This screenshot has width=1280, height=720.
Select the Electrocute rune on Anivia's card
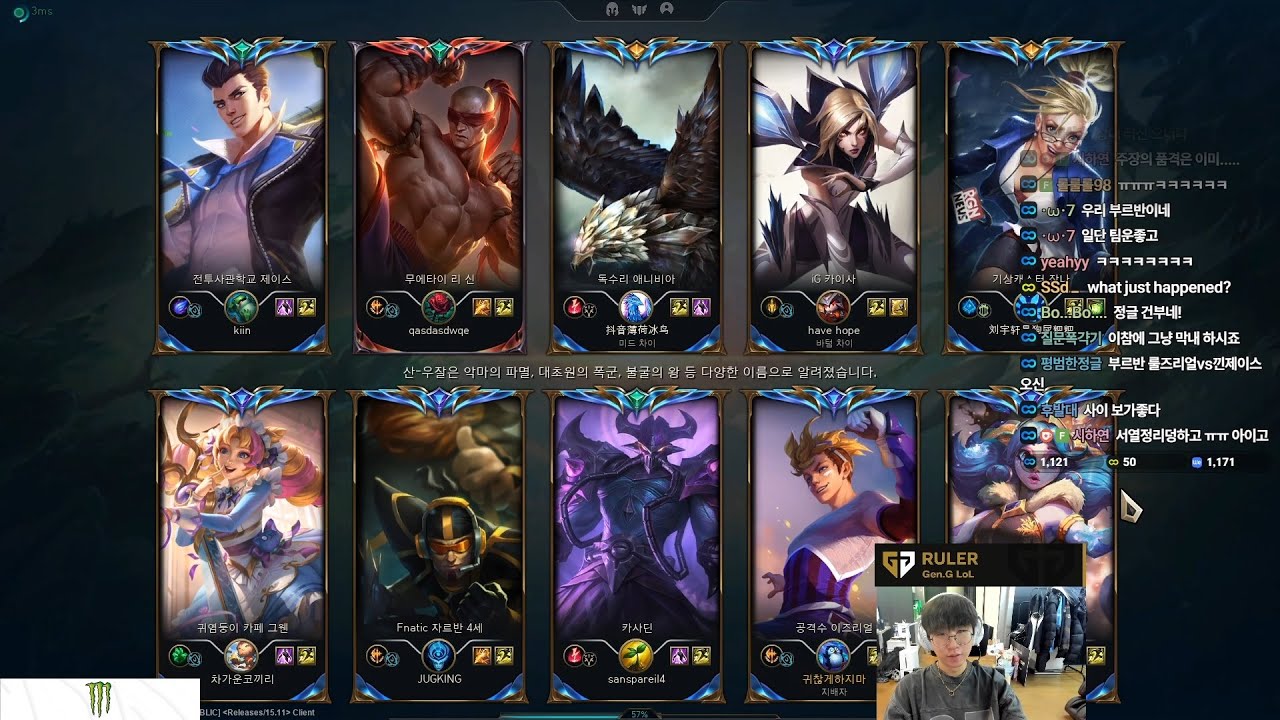(x=573, y=306)
